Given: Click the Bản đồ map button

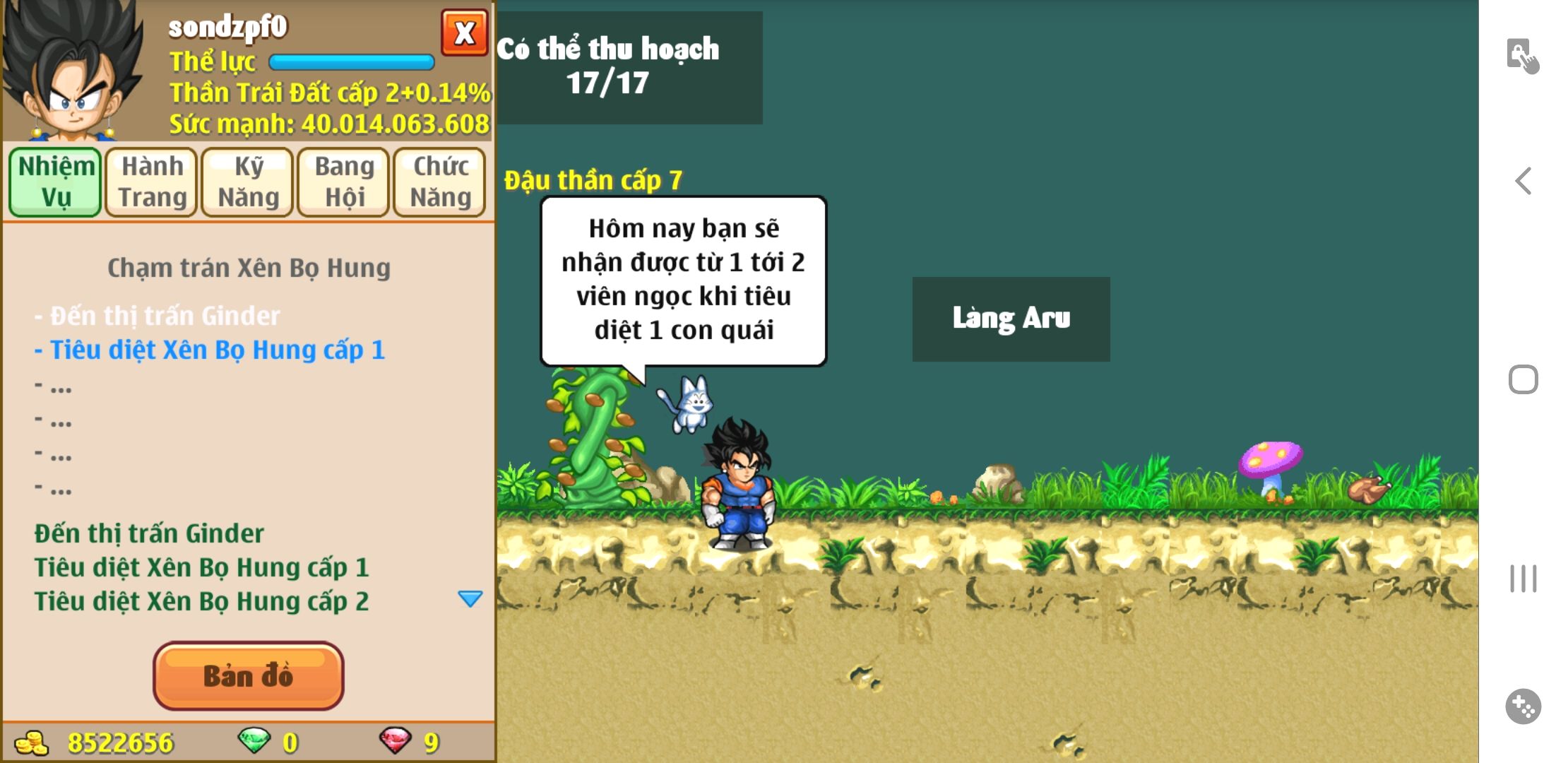Looking at the screenshot, I should coord(248,675).
